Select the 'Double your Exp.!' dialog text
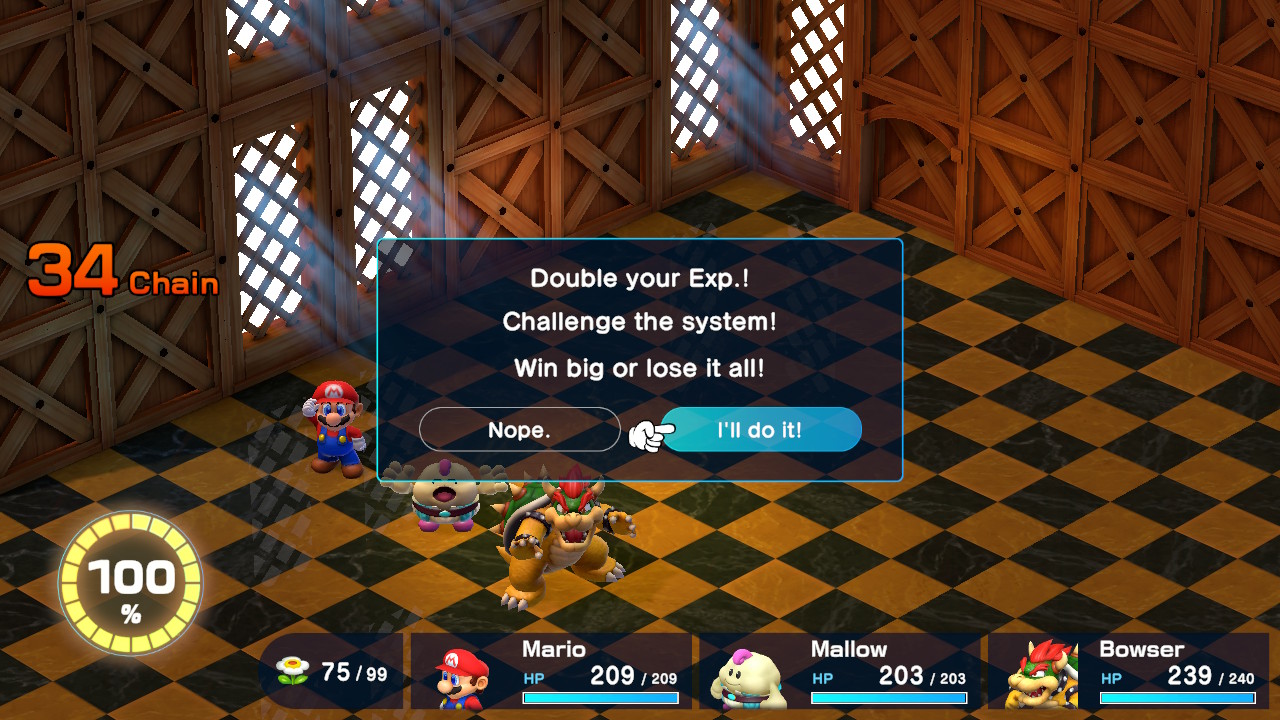This screenshot has width=1280, height=720. coord(638,278)
